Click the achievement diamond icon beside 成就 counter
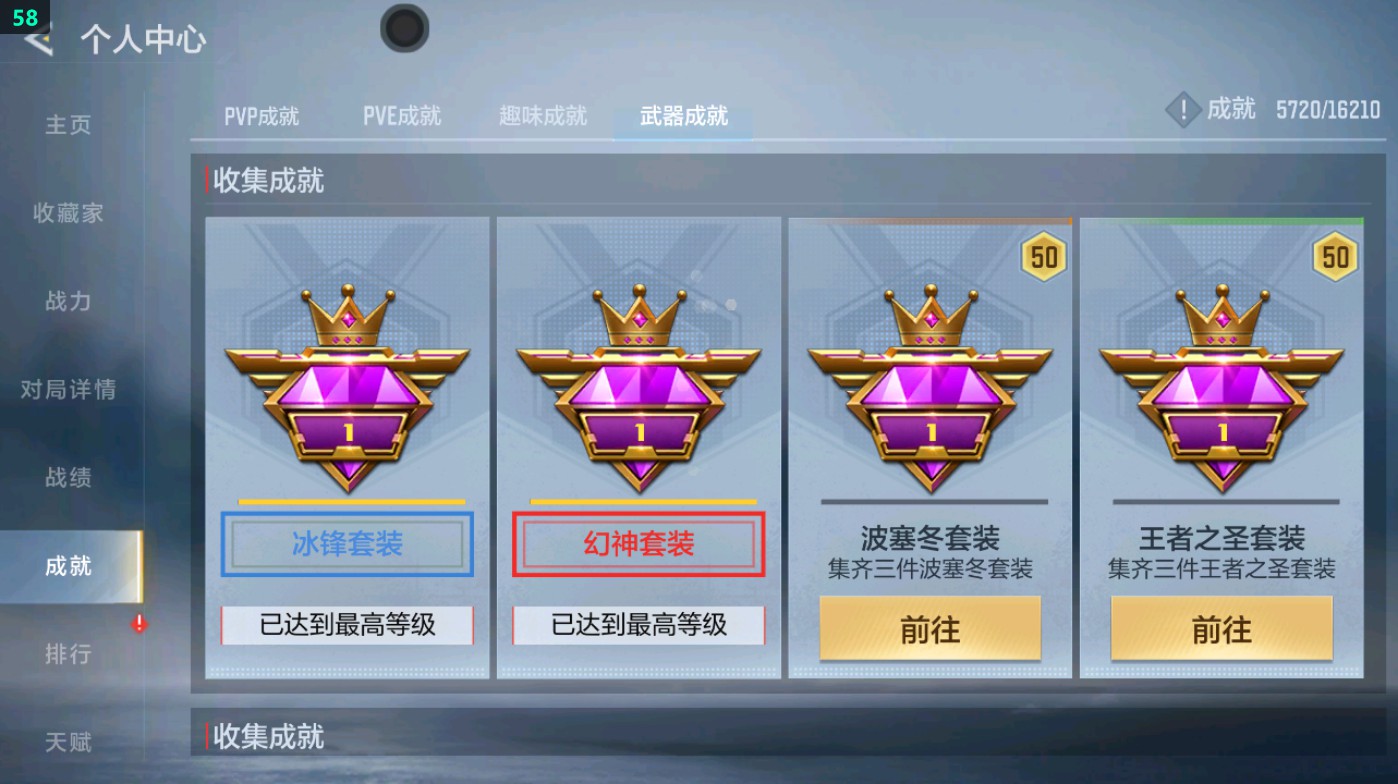This screenshot has height=784, width=1398. point(1184,110)
